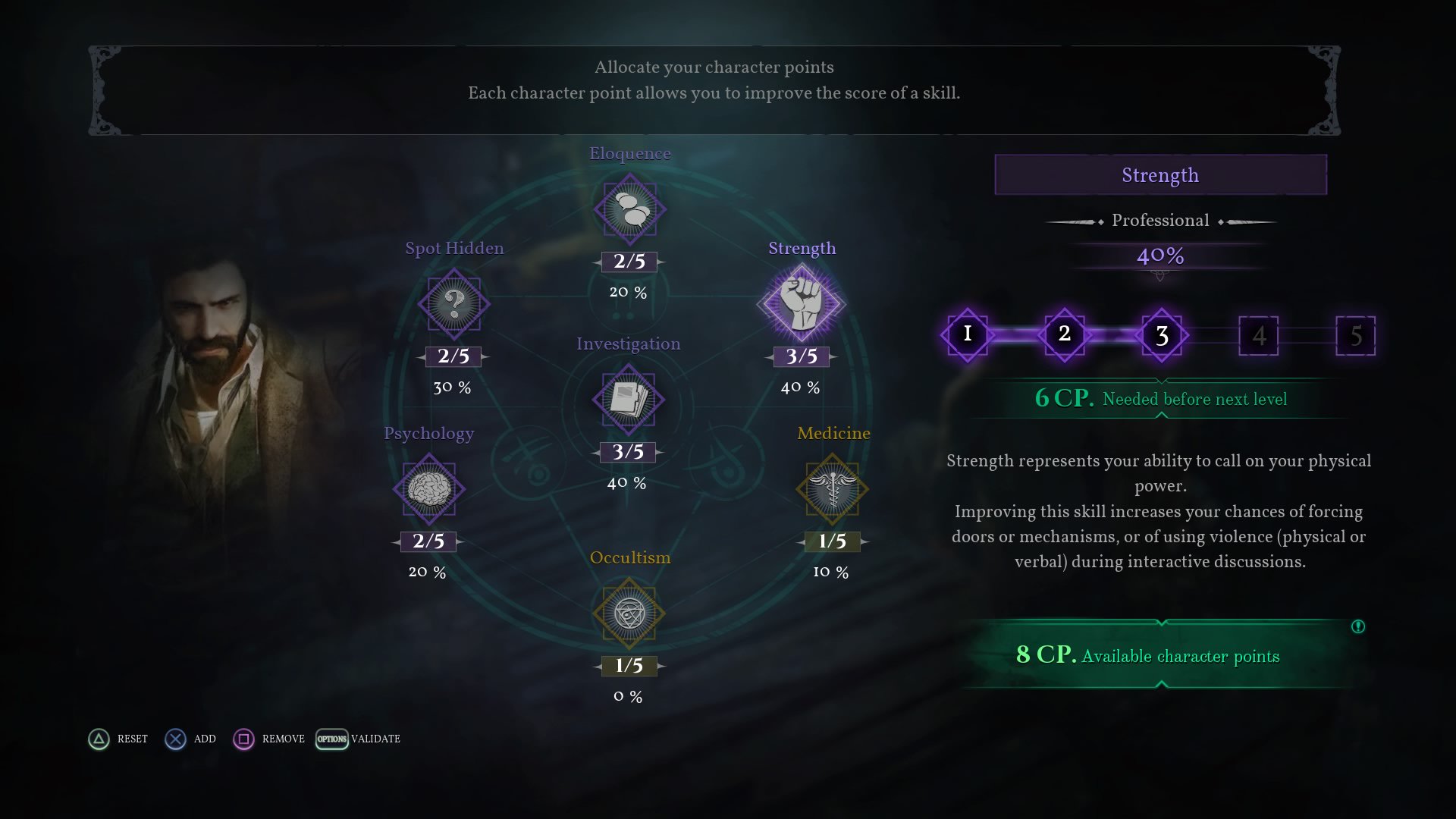Click Strength level 2 diamond node
The image size is (1456, 819).
pos(1065,334)
